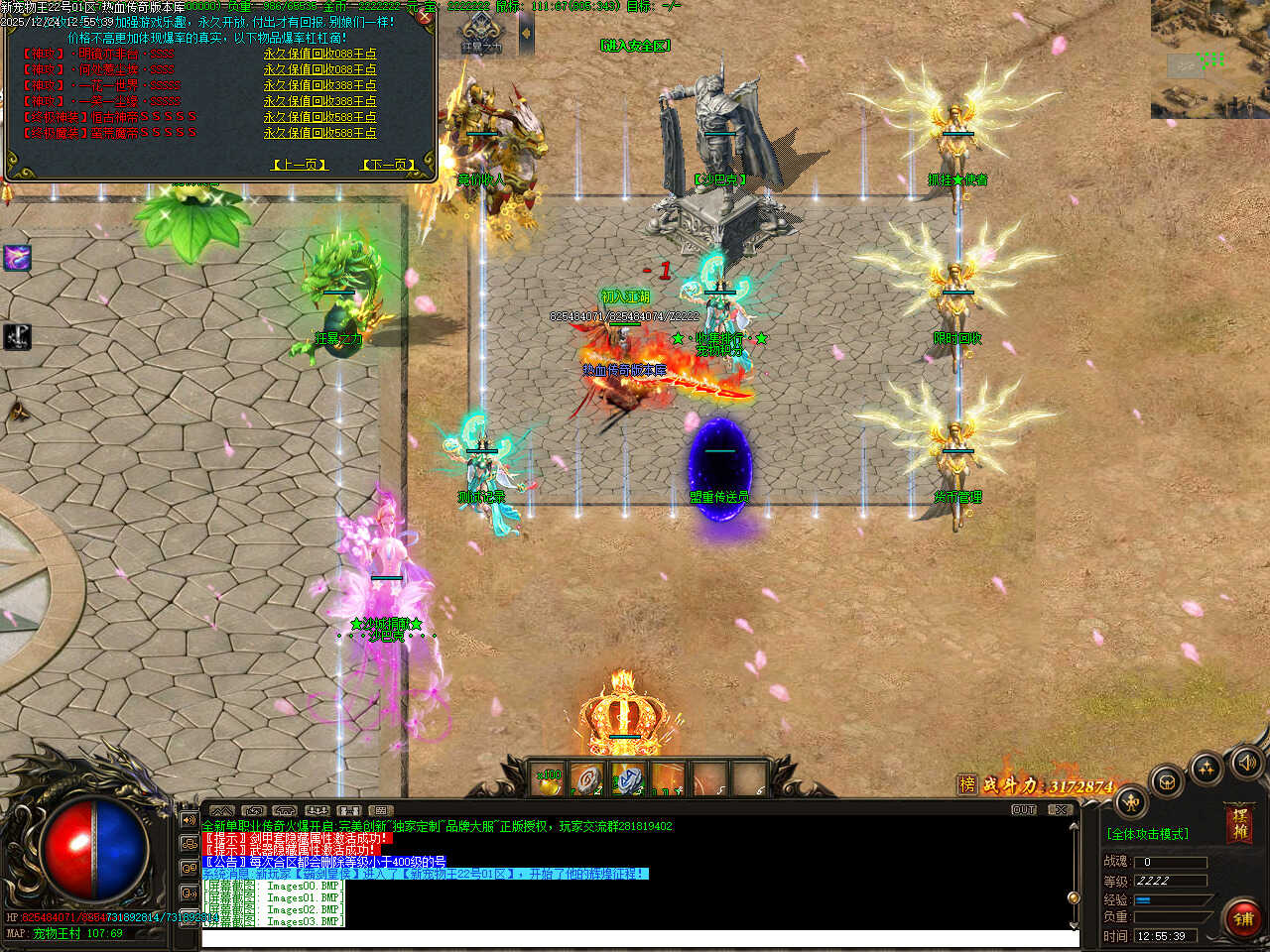The height and width of the screenshot is (952, 1270).
Task: Close the drop-rate announcement panel
Action: coord(425,16)
